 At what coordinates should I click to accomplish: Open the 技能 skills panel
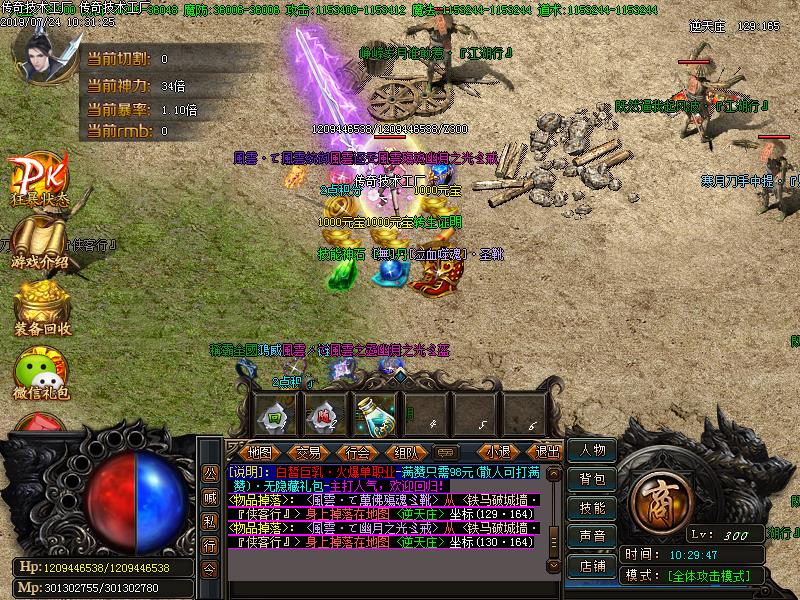click(x=592, y=508)
